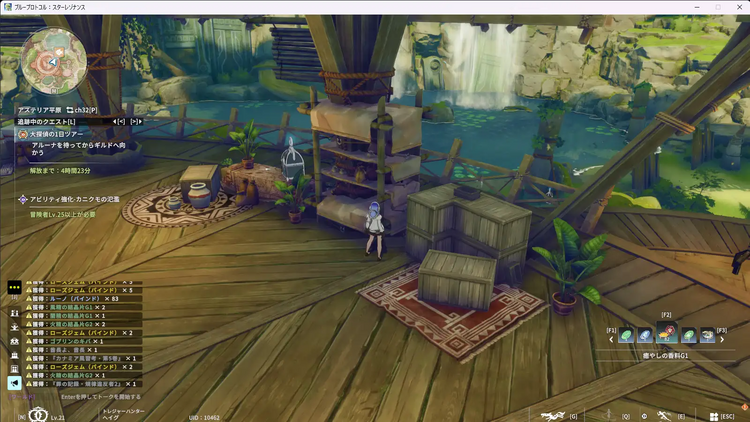Click the chat input field

pyautogui.click(x=110, y=397)
